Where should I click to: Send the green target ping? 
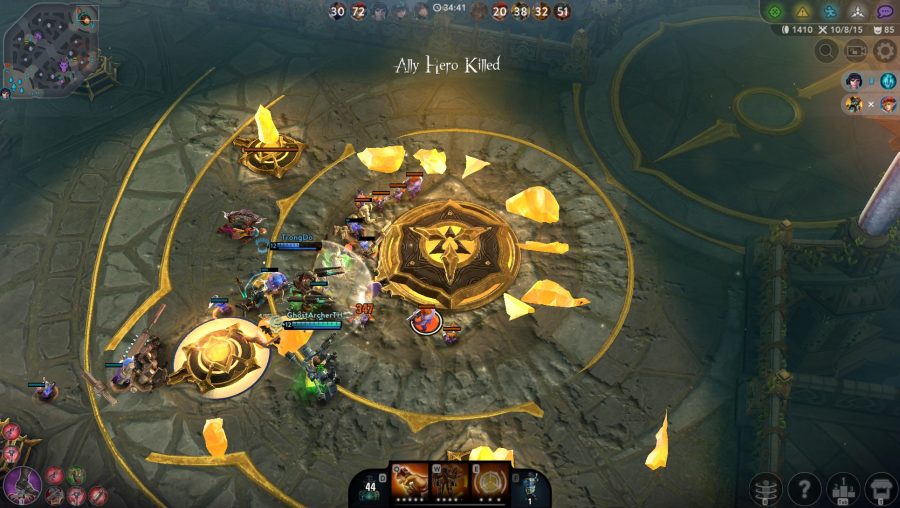(x=774, y=12)
